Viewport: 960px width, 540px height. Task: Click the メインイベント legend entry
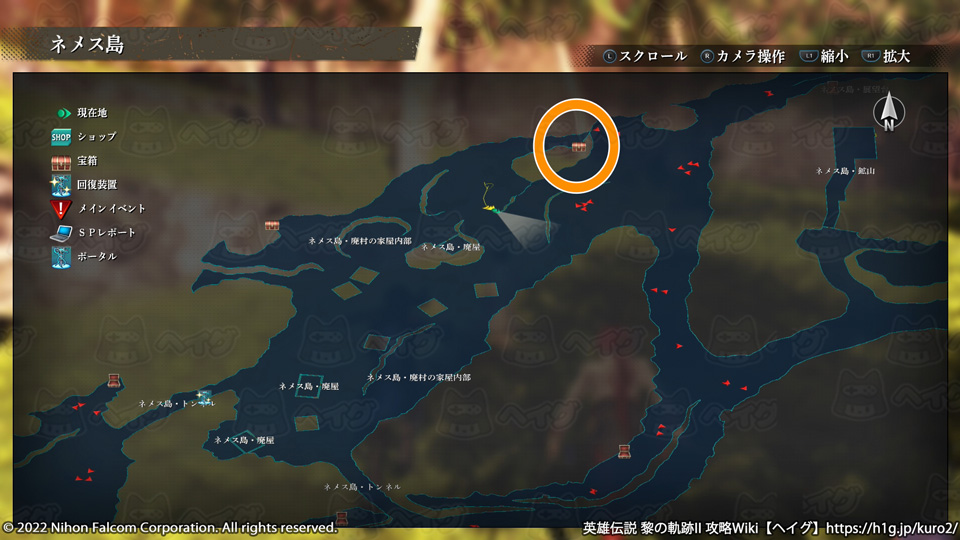(97, 208)
